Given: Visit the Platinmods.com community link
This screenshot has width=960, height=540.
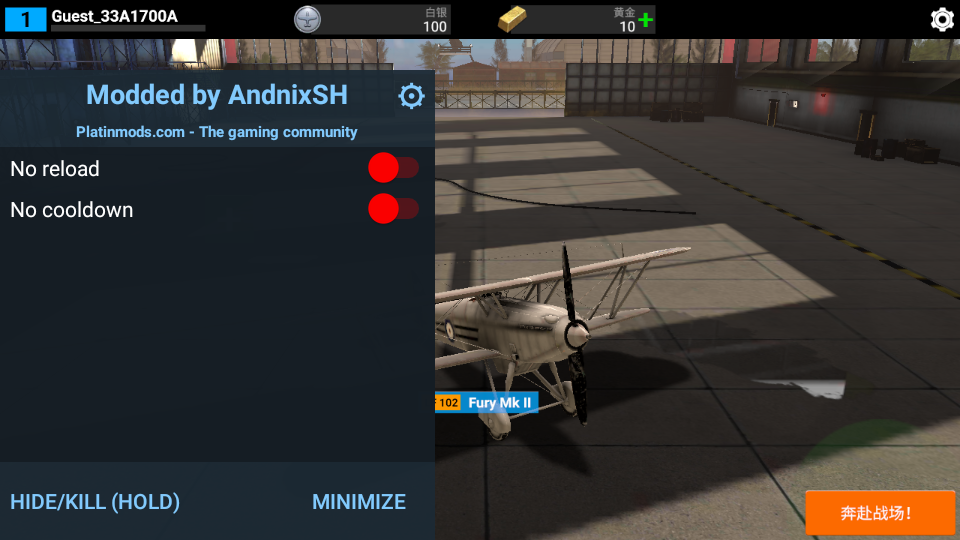Looking at the screenshot, I should pos(217,132).
